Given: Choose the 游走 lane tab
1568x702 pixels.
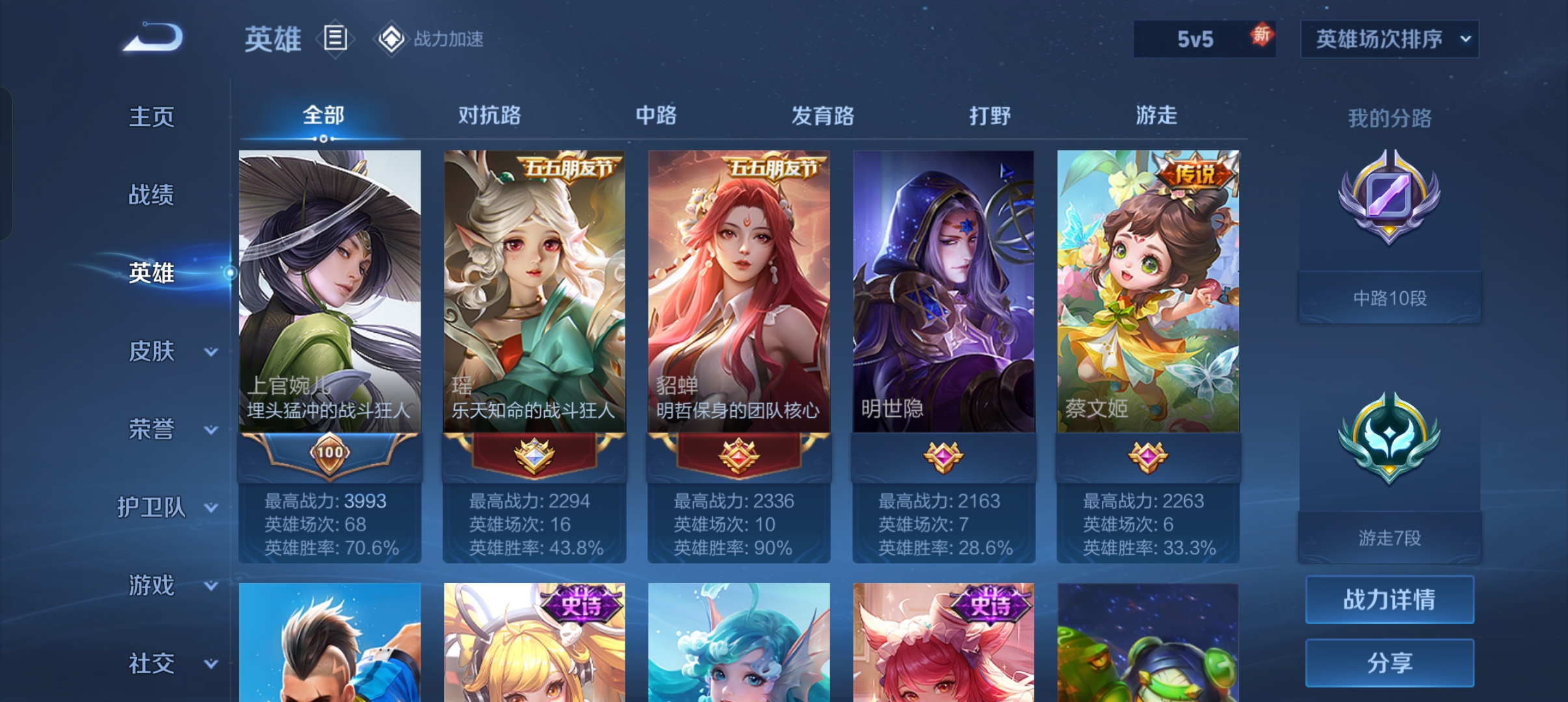Looking at the screenshot, I should pos(1156,116).
